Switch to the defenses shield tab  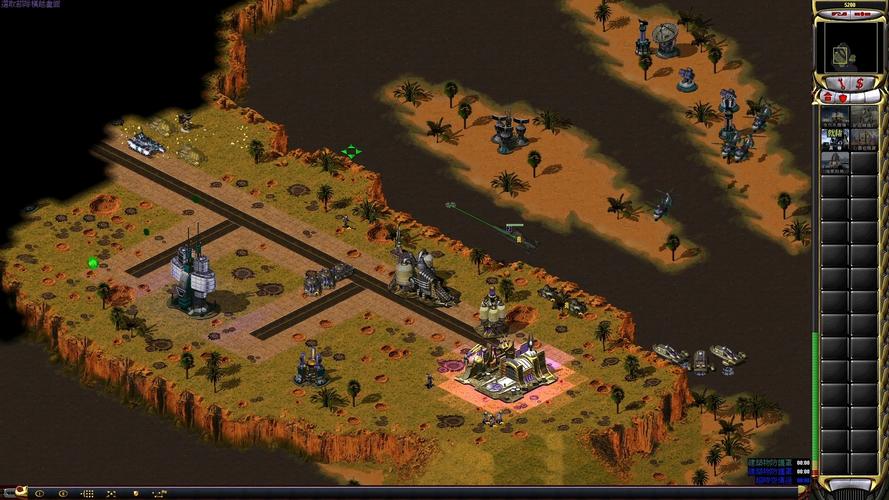click(x=842, y=97)
